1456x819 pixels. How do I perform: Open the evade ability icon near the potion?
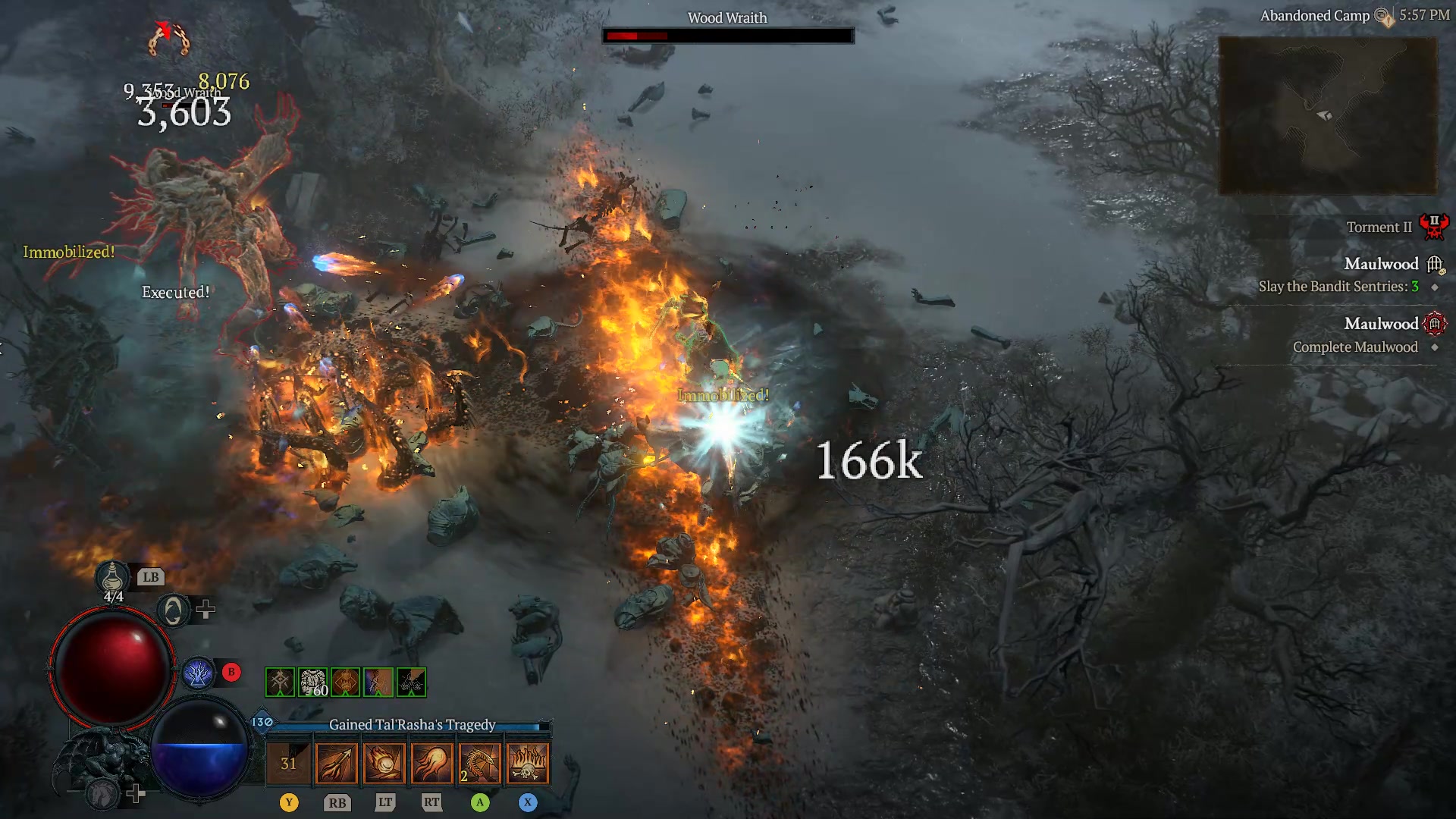point(174,609)
